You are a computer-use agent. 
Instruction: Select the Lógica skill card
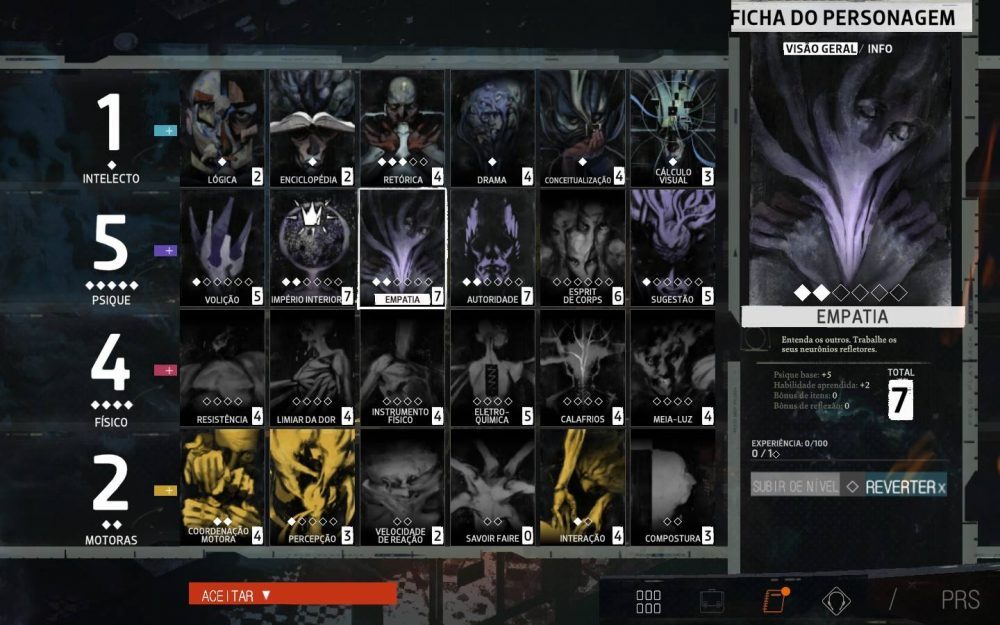(x=222, y=128)
